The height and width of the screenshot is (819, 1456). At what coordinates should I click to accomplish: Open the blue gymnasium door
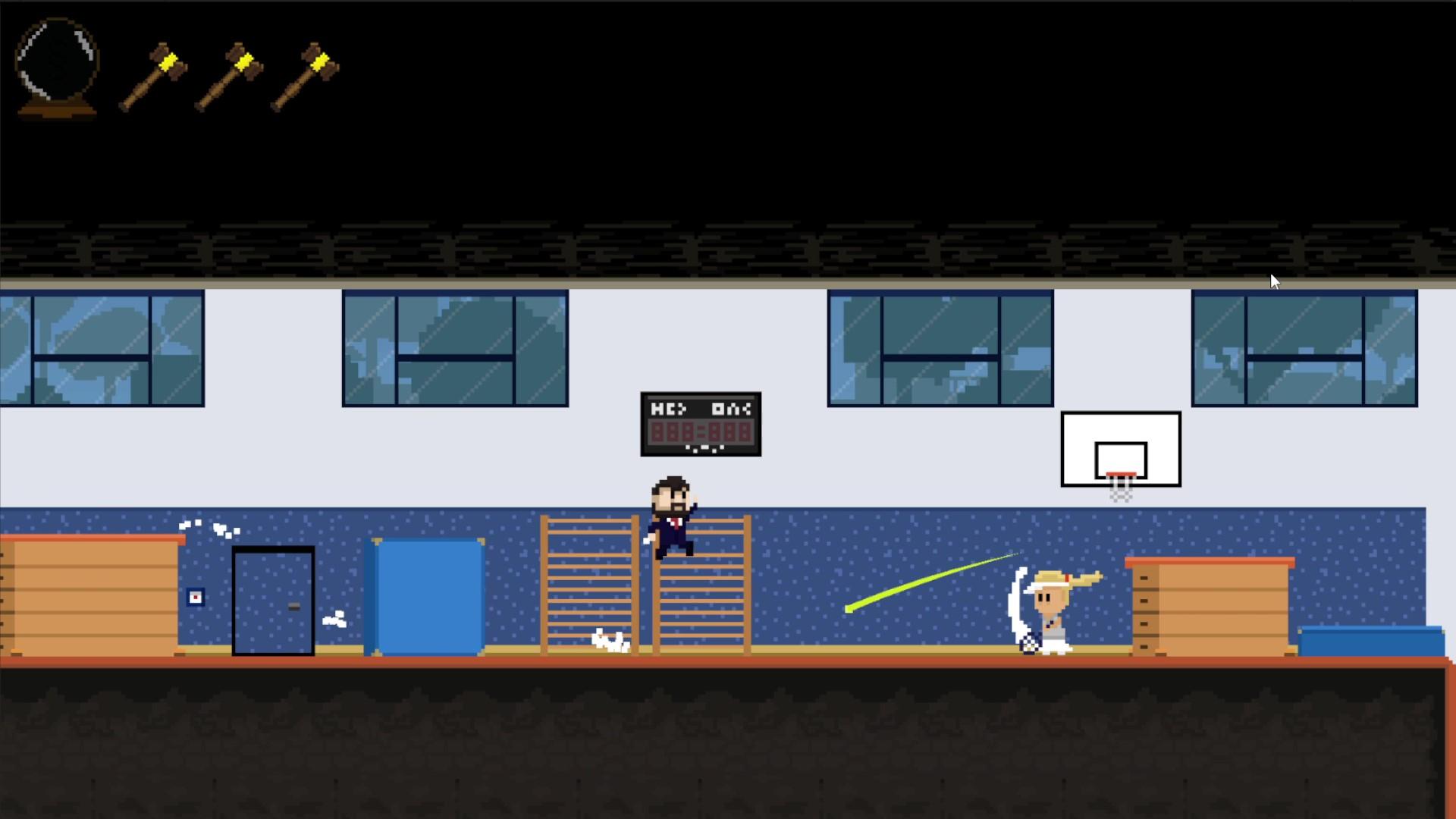pos(273,599)
